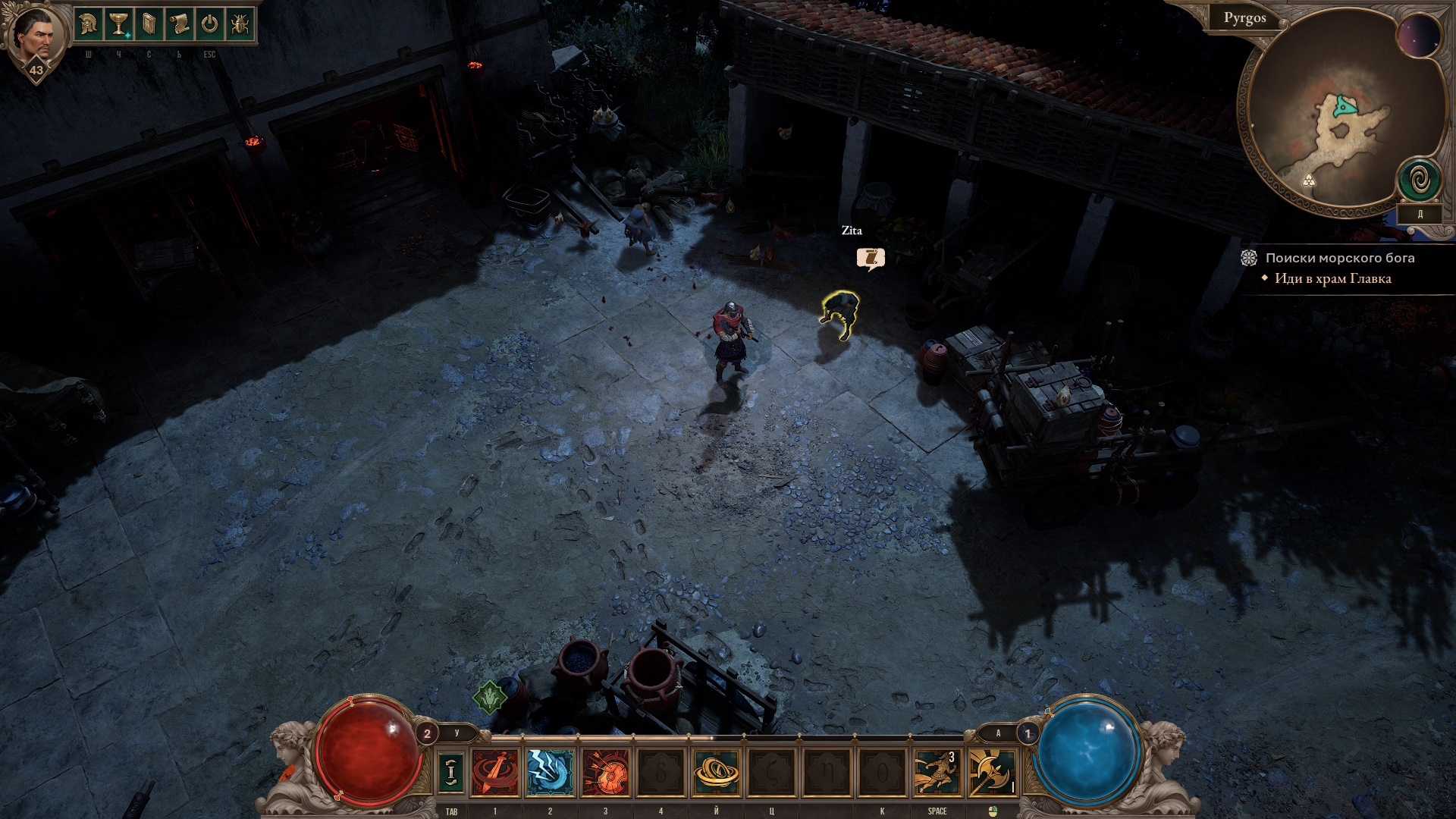This screenshot has width=1456, height=819.
Task: Activate the green spiral portal button
Action: coord(1420,180)
